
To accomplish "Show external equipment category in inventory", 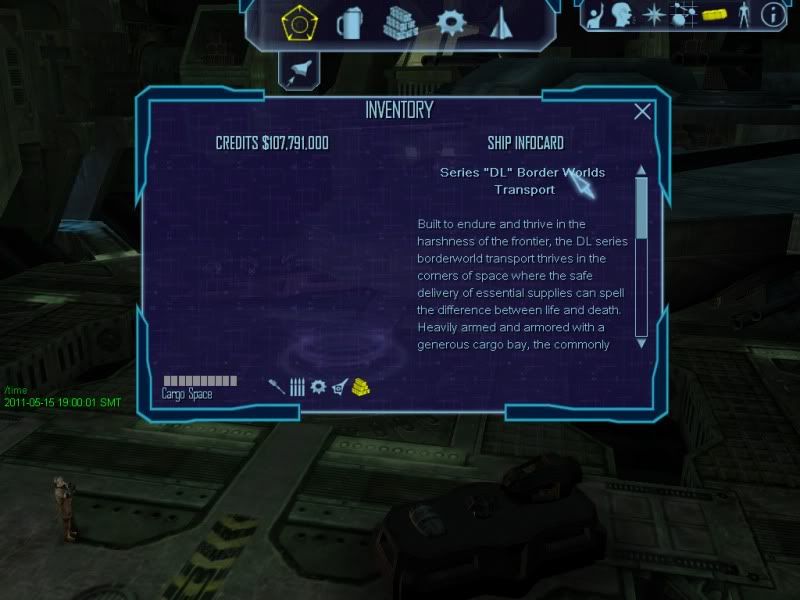I will tap(340, 386).
